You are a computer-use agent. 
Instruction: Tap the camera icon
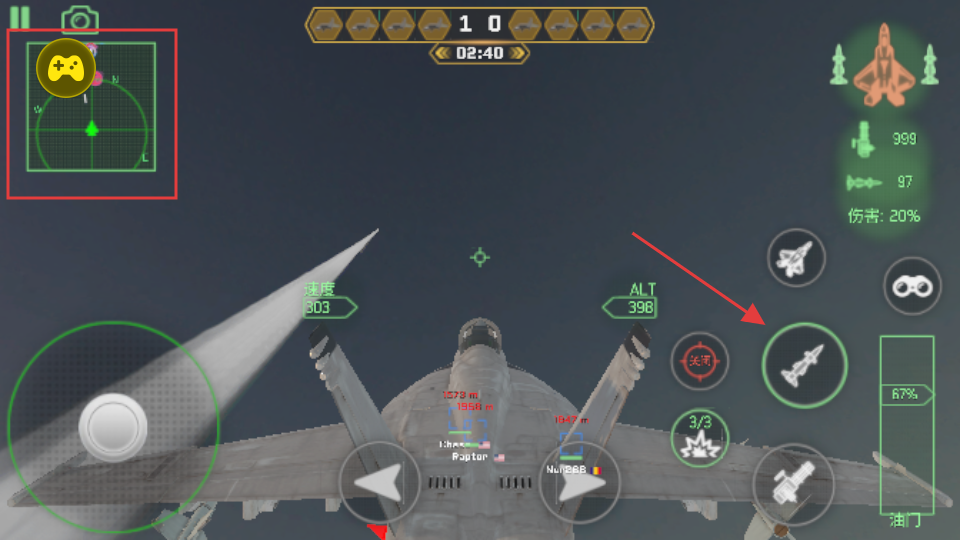click(x=79, y=19)
